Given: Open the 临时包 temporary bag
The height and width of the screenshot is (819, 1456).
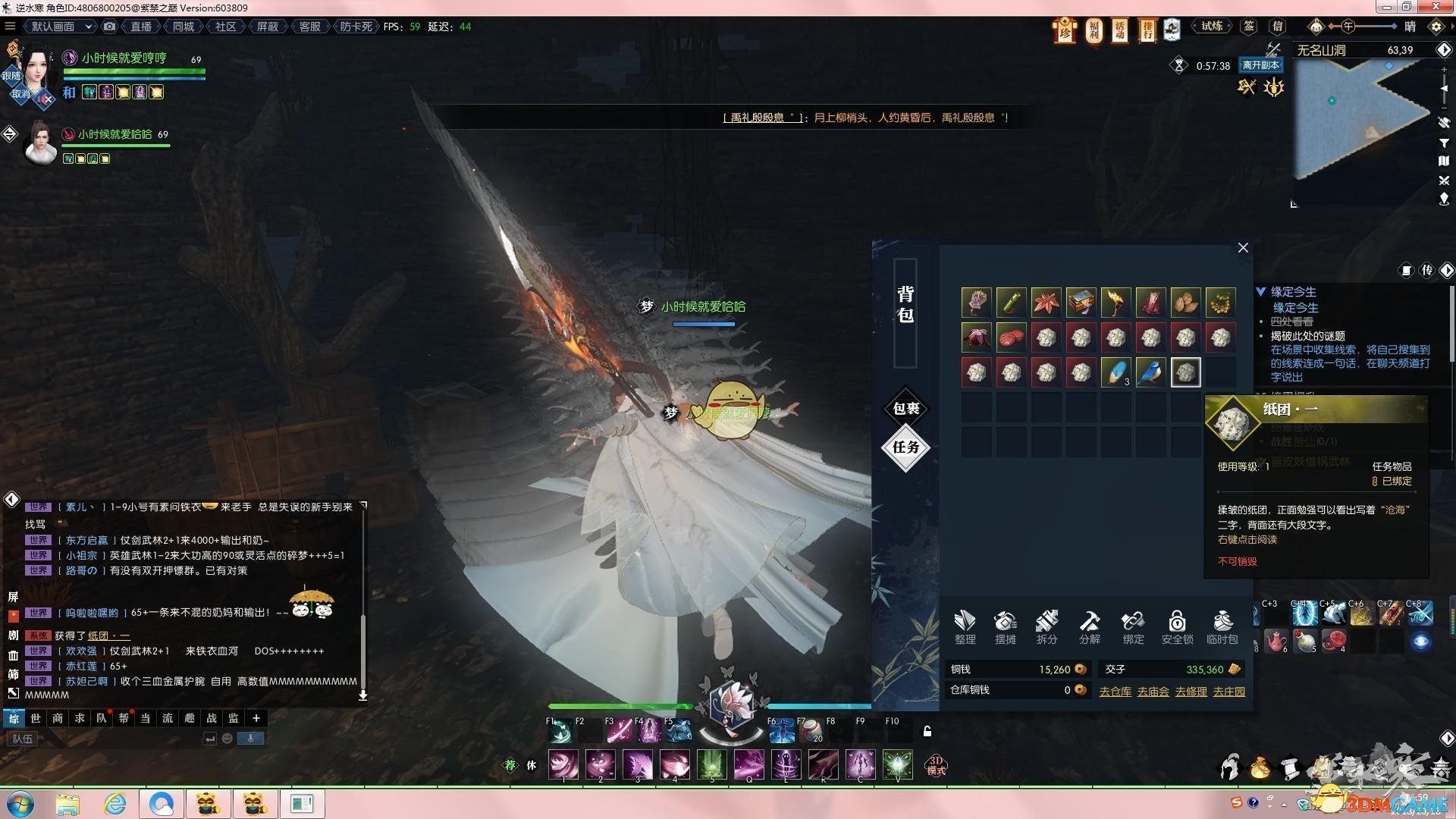Looking at the screenshot, I should pyautogui.click(x=1222, y=627).
